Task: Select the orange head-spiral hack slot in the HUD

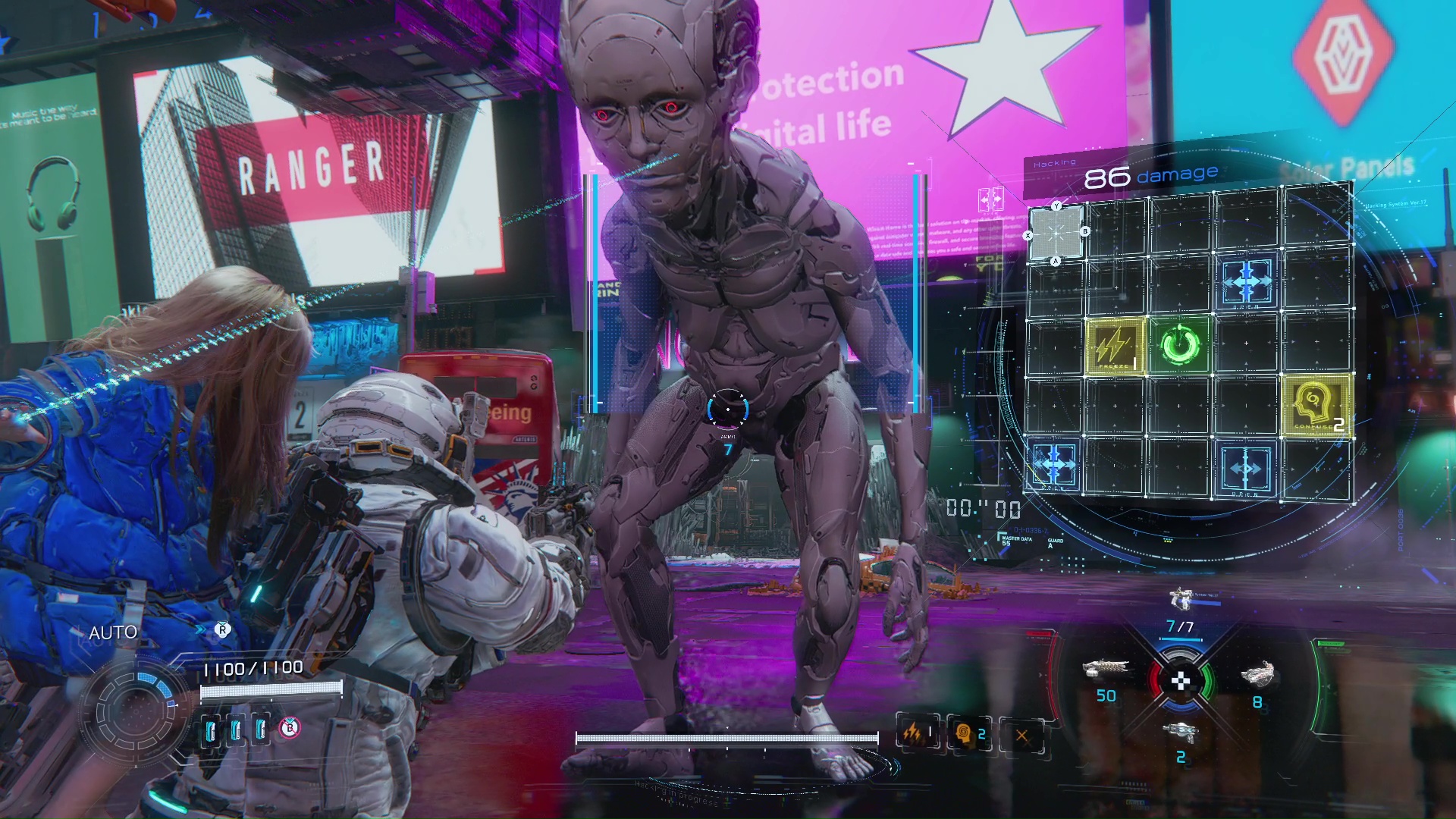Action: click(x=968, y=734)
